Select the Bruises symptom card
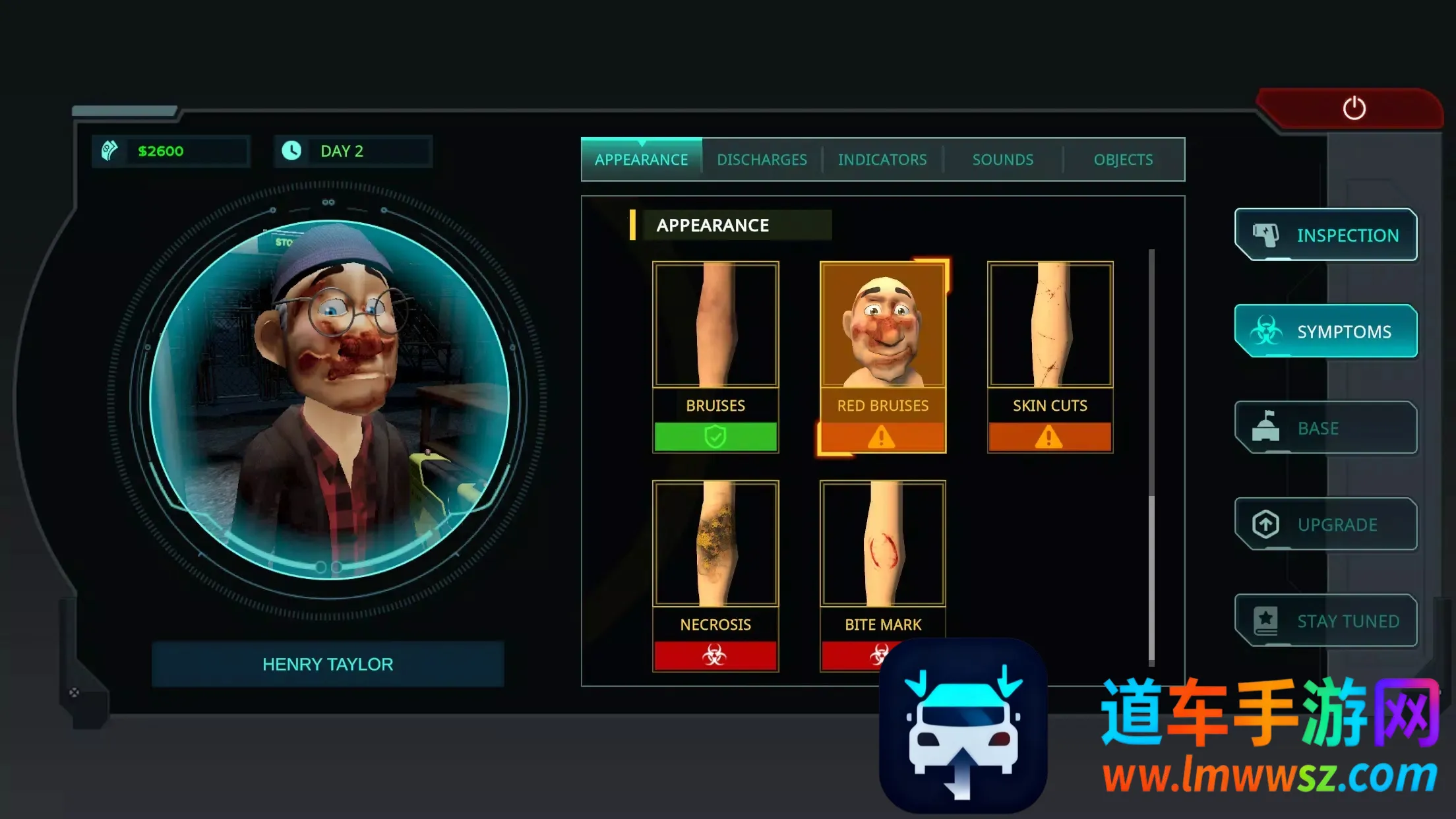The image size is (1456, 819). click(715, 357)
